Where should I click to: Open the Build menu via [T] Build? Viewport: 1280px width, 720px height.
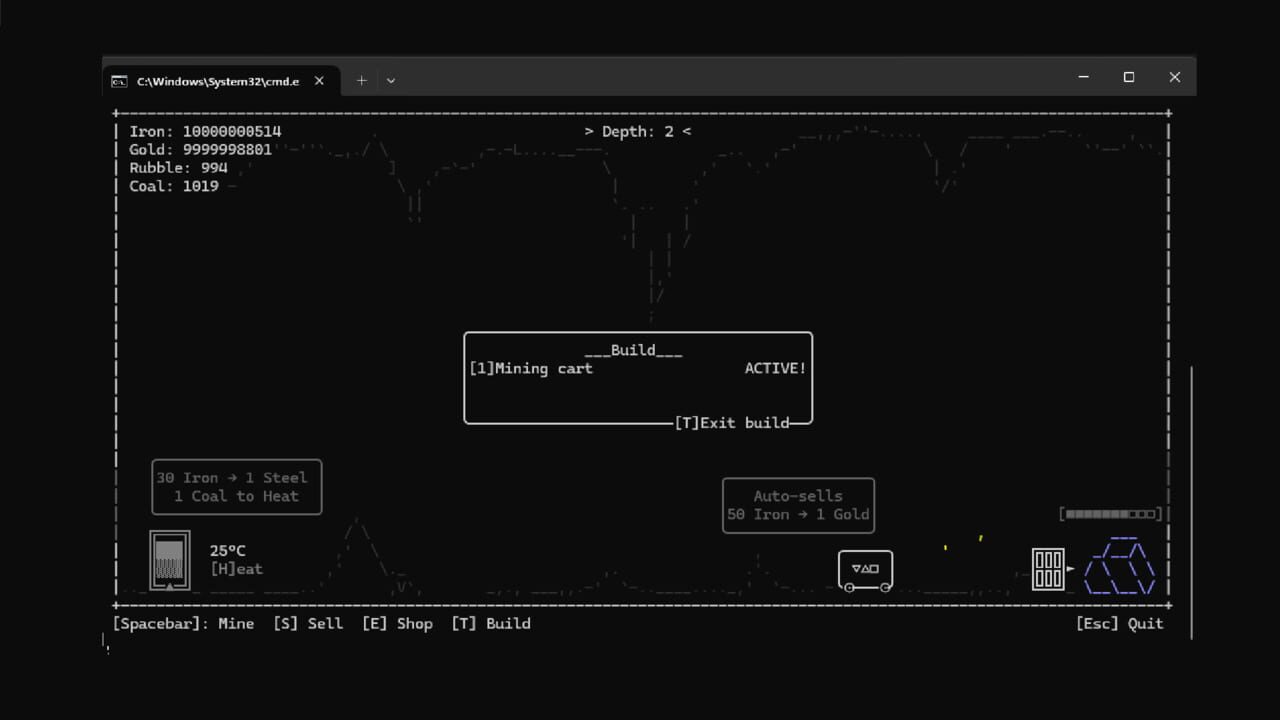point(491,623)
